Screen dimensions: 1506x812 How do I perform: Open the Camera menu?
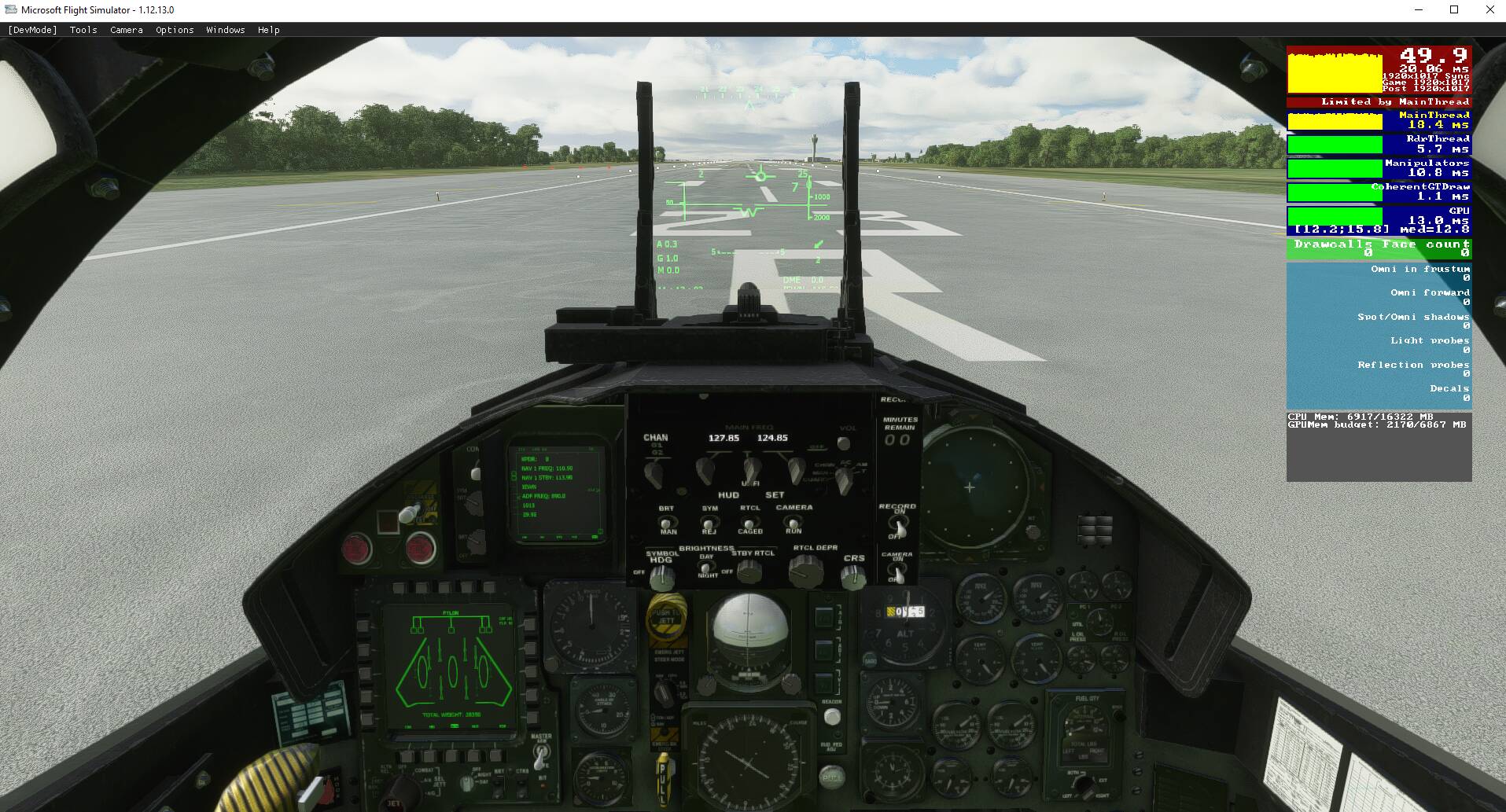point(126,30)
